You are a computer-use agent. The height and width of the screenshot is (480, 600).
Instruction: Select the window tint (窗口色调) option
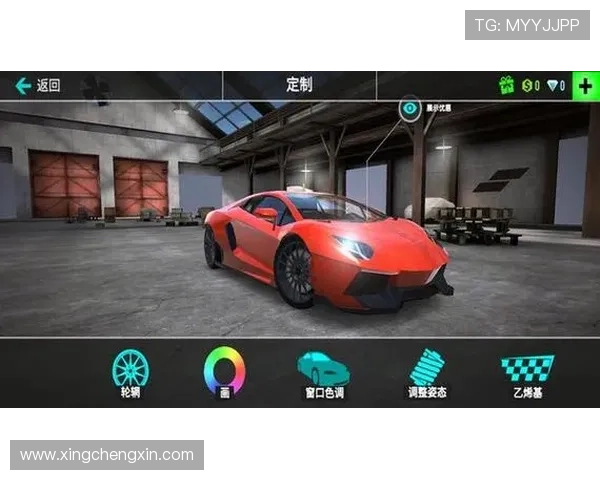(x=324, y=370)
